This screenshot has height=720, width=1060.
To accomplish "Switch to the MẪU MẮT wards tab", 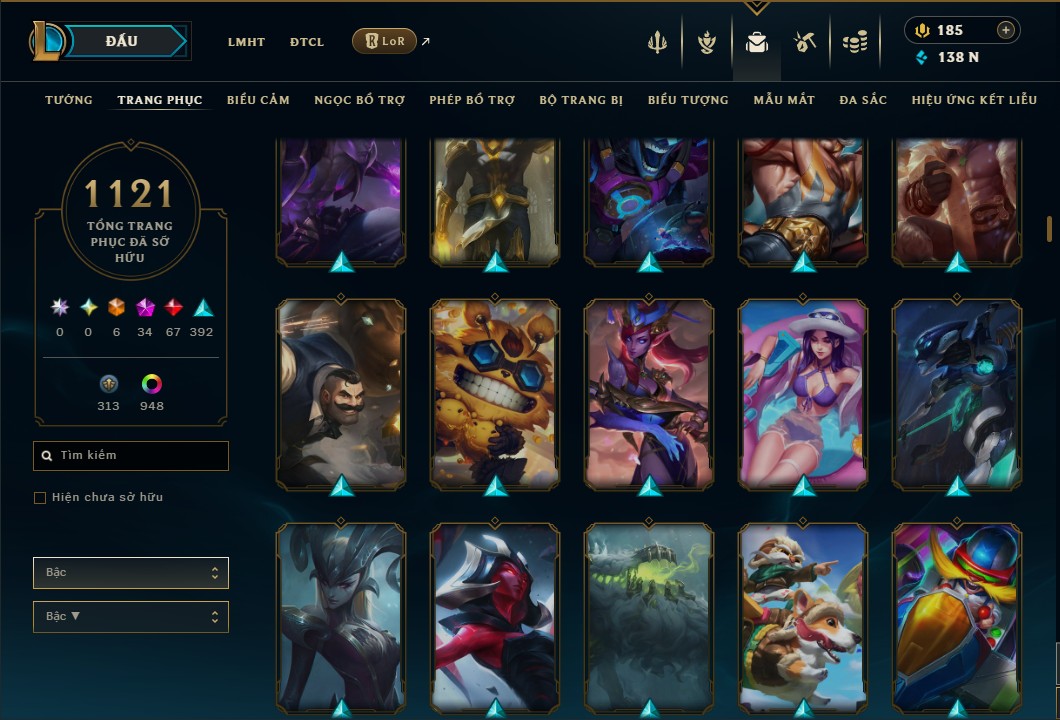I will click(x=784, y=100).
